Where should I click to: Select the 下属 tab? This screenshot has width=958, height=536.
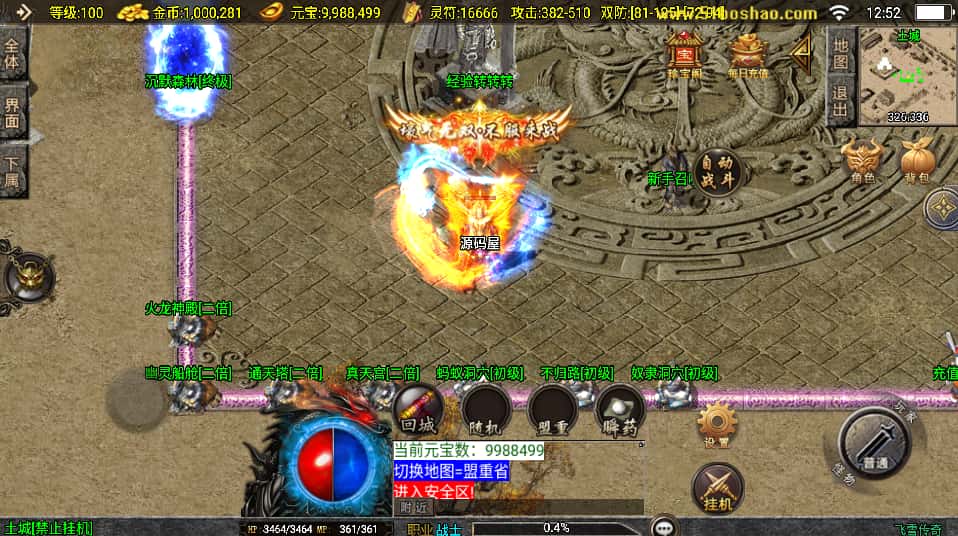[x=13, y=170]
